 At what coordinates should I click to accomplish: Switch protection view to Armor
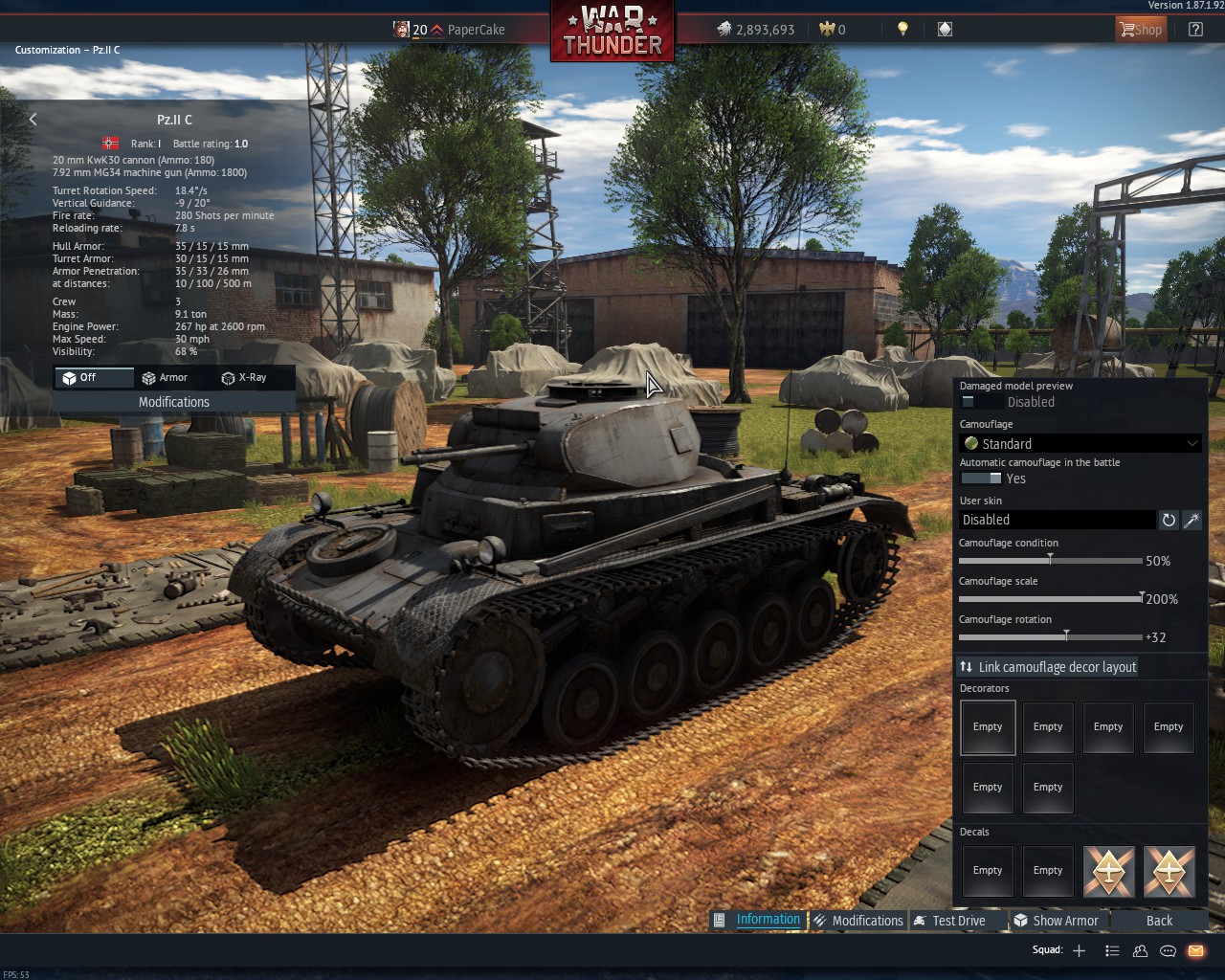(x=165, y=378)
